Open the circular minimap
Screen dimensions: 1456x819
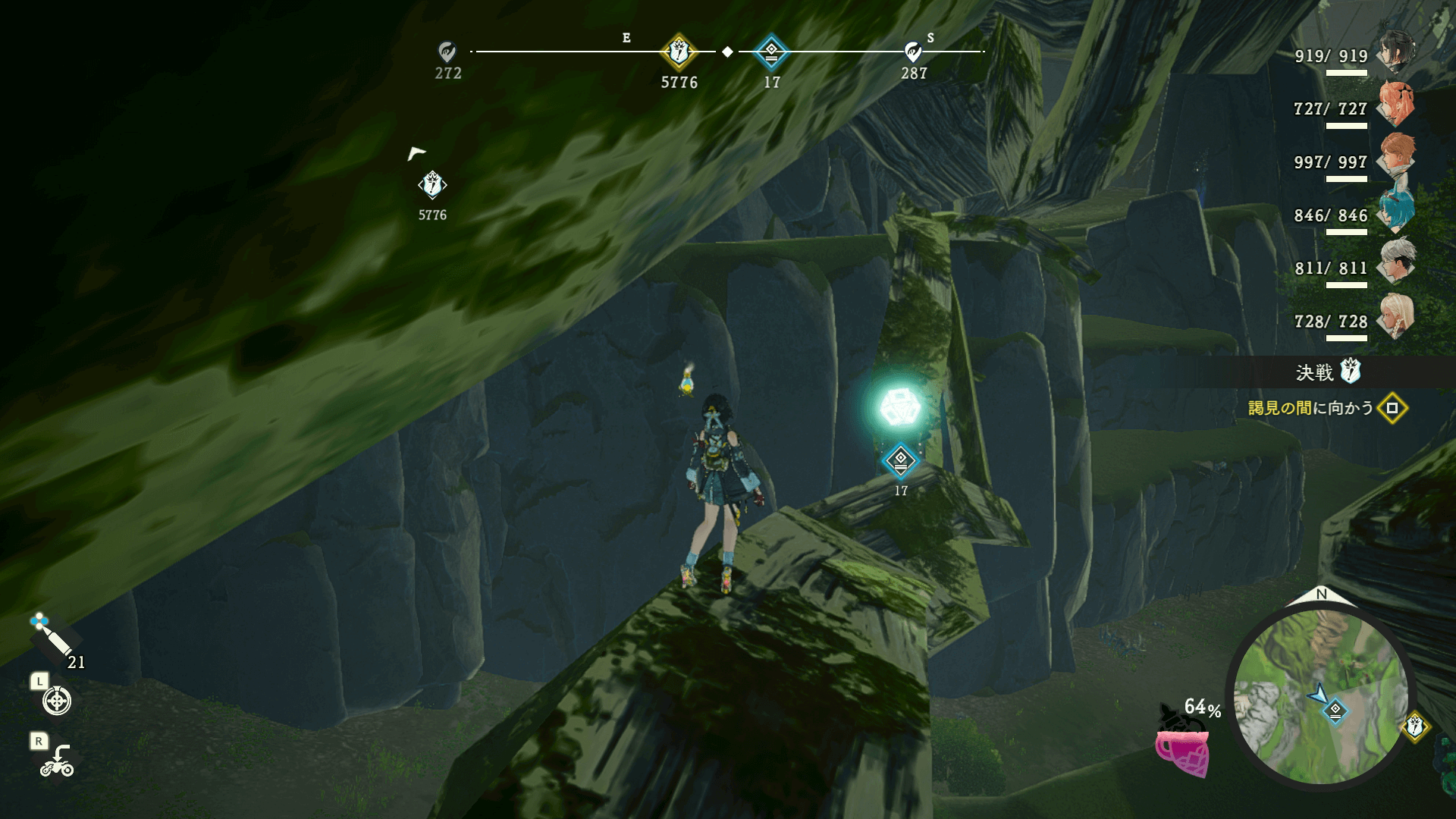coord(1321,695)
